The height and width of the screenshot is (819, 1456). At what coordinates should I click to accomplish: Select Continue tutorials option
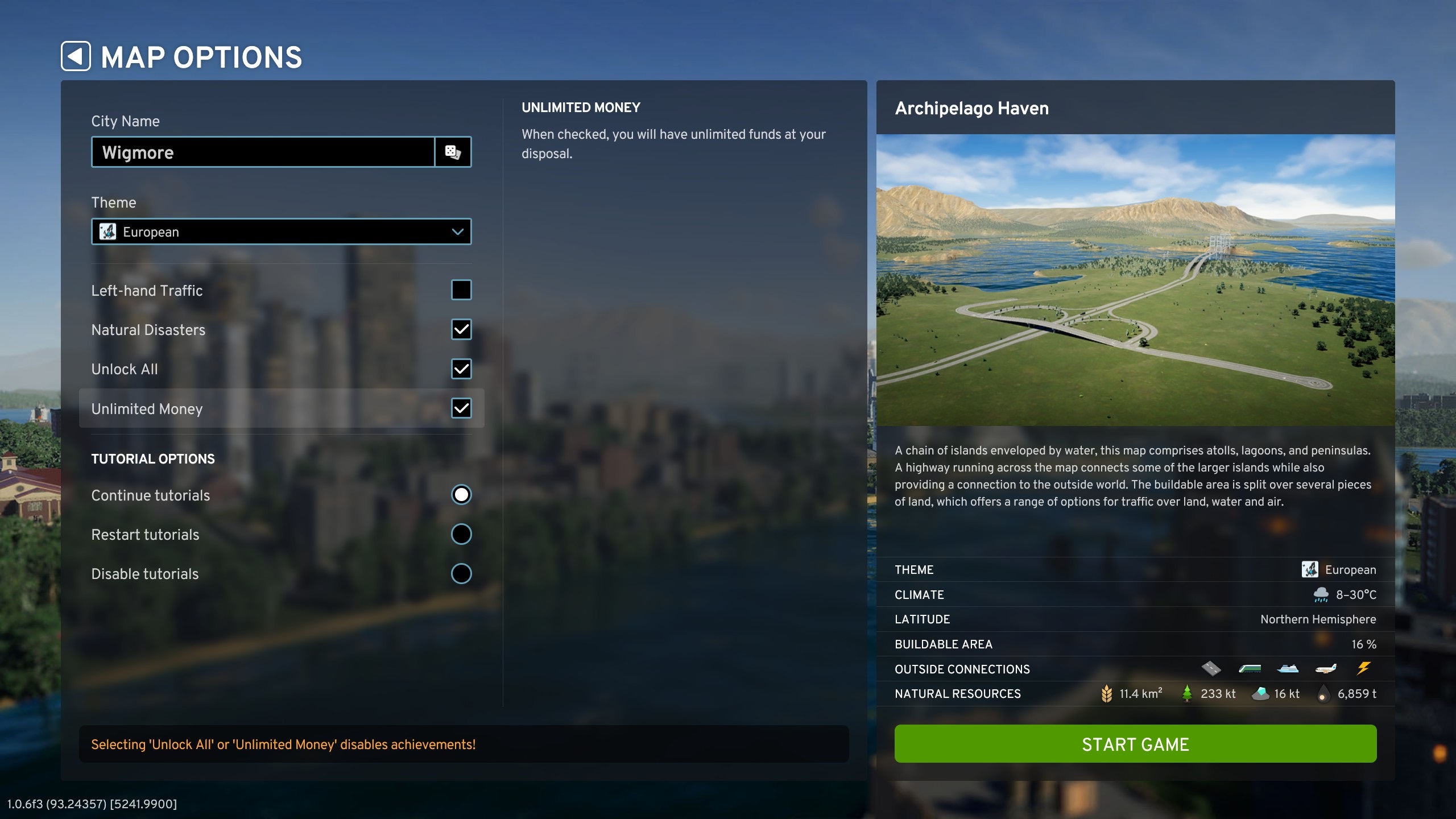[461, 495]
